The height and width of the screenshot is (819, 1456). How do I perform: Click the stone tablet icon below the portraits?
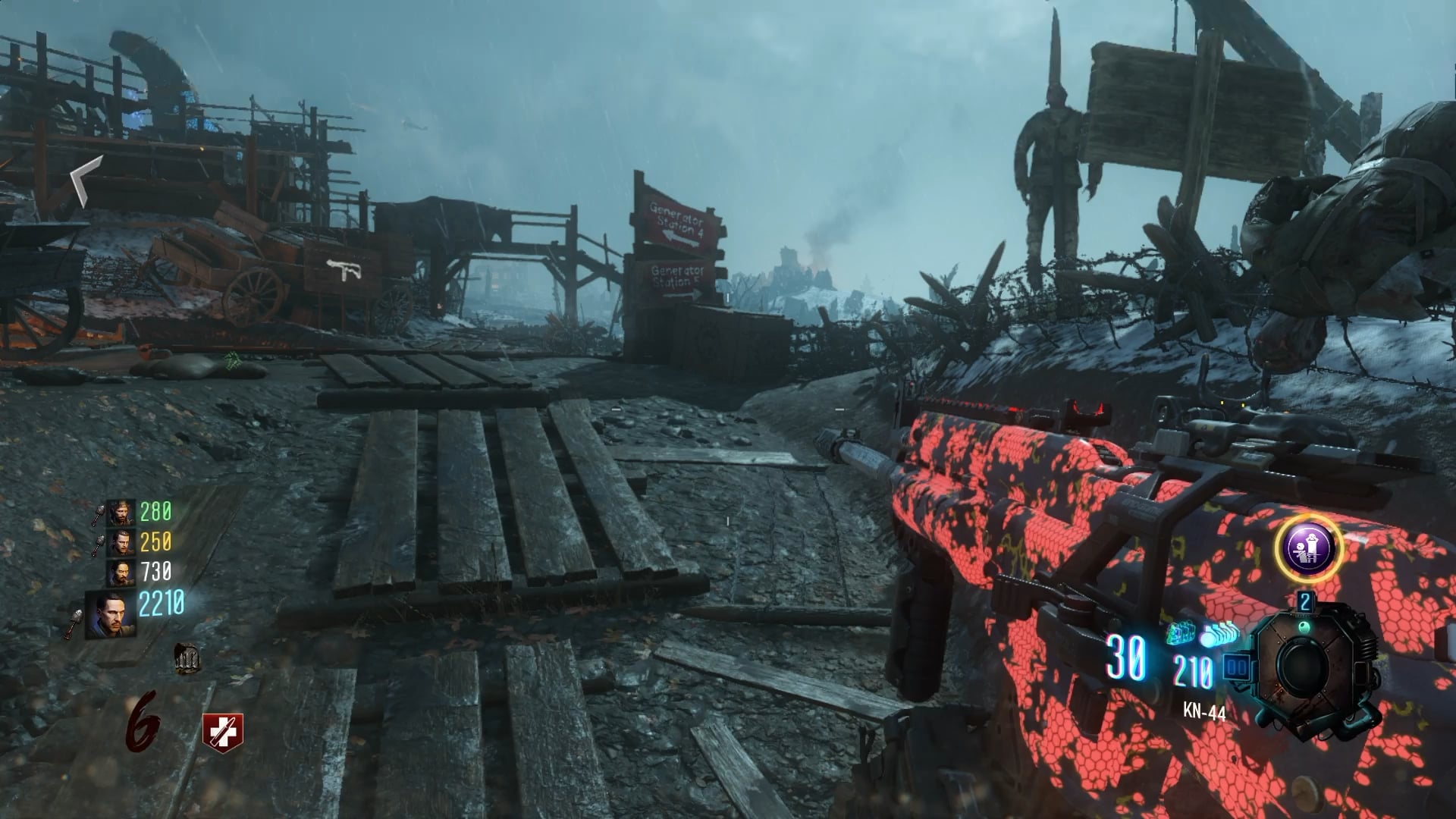[187, 658]
